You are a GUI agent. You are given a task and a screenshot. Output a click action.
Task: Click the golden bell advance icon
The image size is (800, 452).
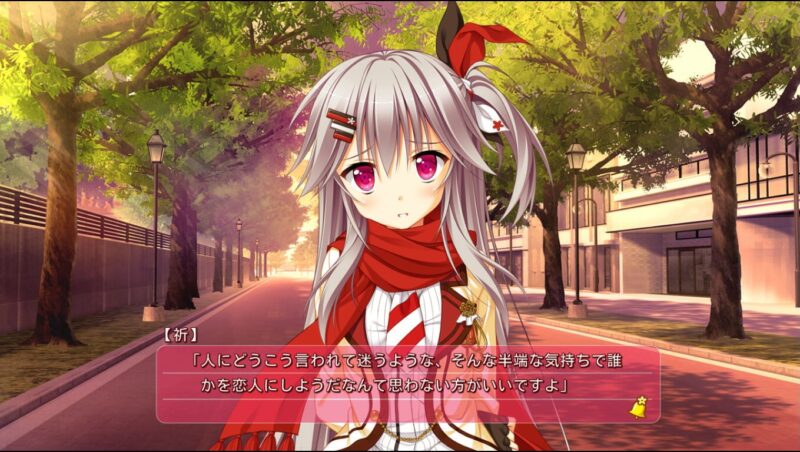tap(636, 407)
